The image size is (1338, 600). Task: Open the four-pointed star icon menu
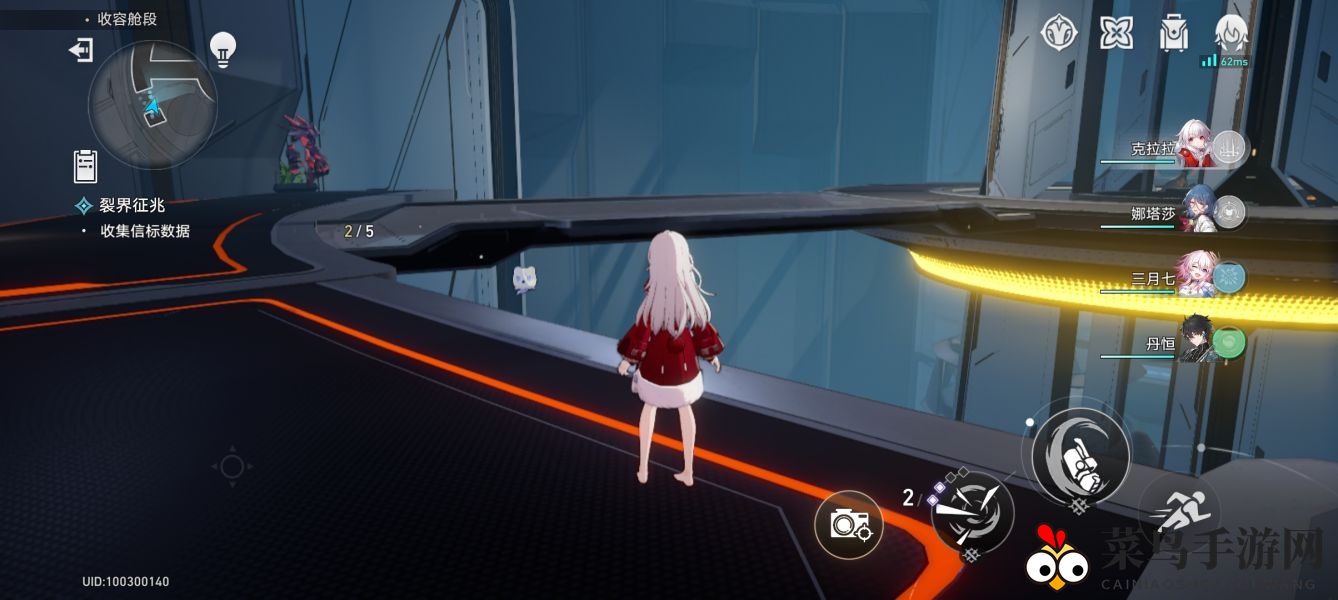[1116, 33]
